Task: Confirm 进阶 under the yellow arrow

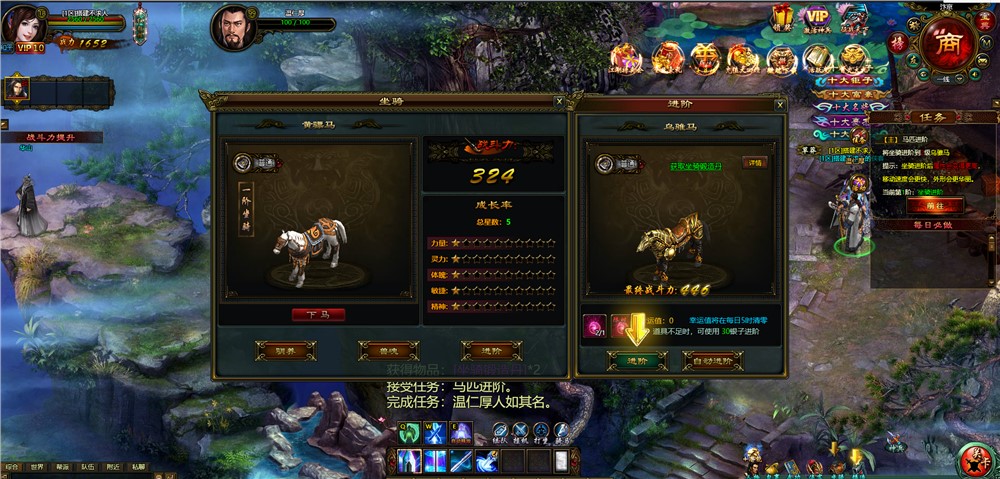Action: tap(637, 360)
